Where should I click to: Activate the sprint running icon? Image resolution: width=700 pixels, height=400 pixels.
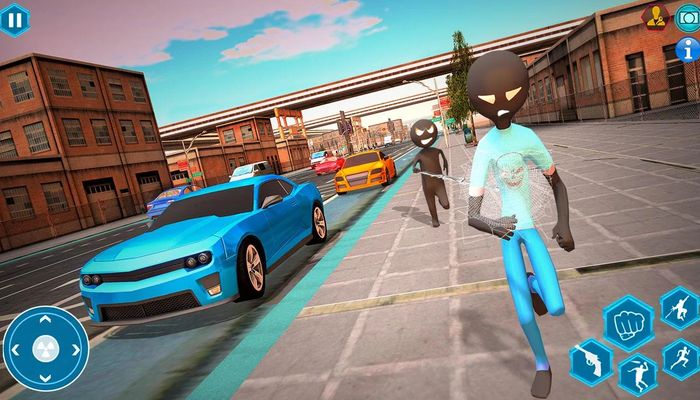coord(681,358)
